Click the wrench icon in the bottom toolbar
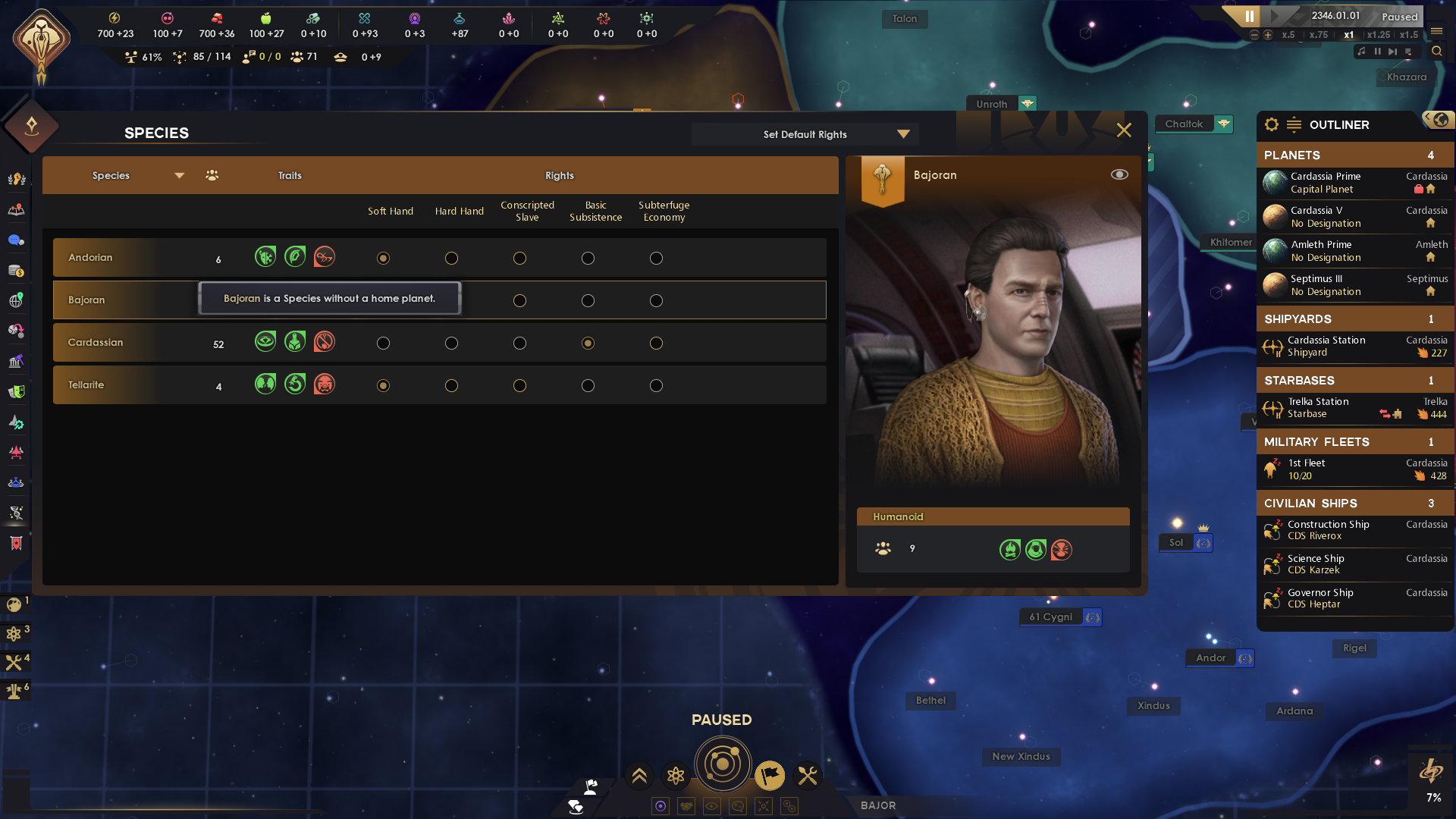The height and width of the screenshot is (819, 1456). [x=808, y=775]
